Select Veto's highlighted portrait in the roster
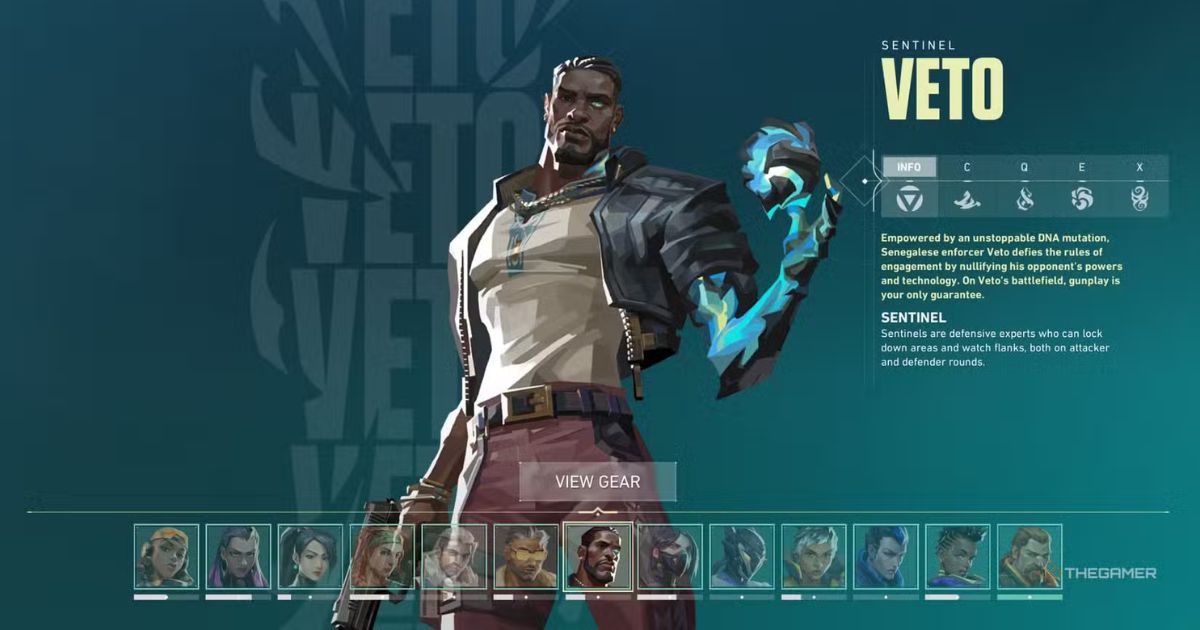 coord(598,556)
